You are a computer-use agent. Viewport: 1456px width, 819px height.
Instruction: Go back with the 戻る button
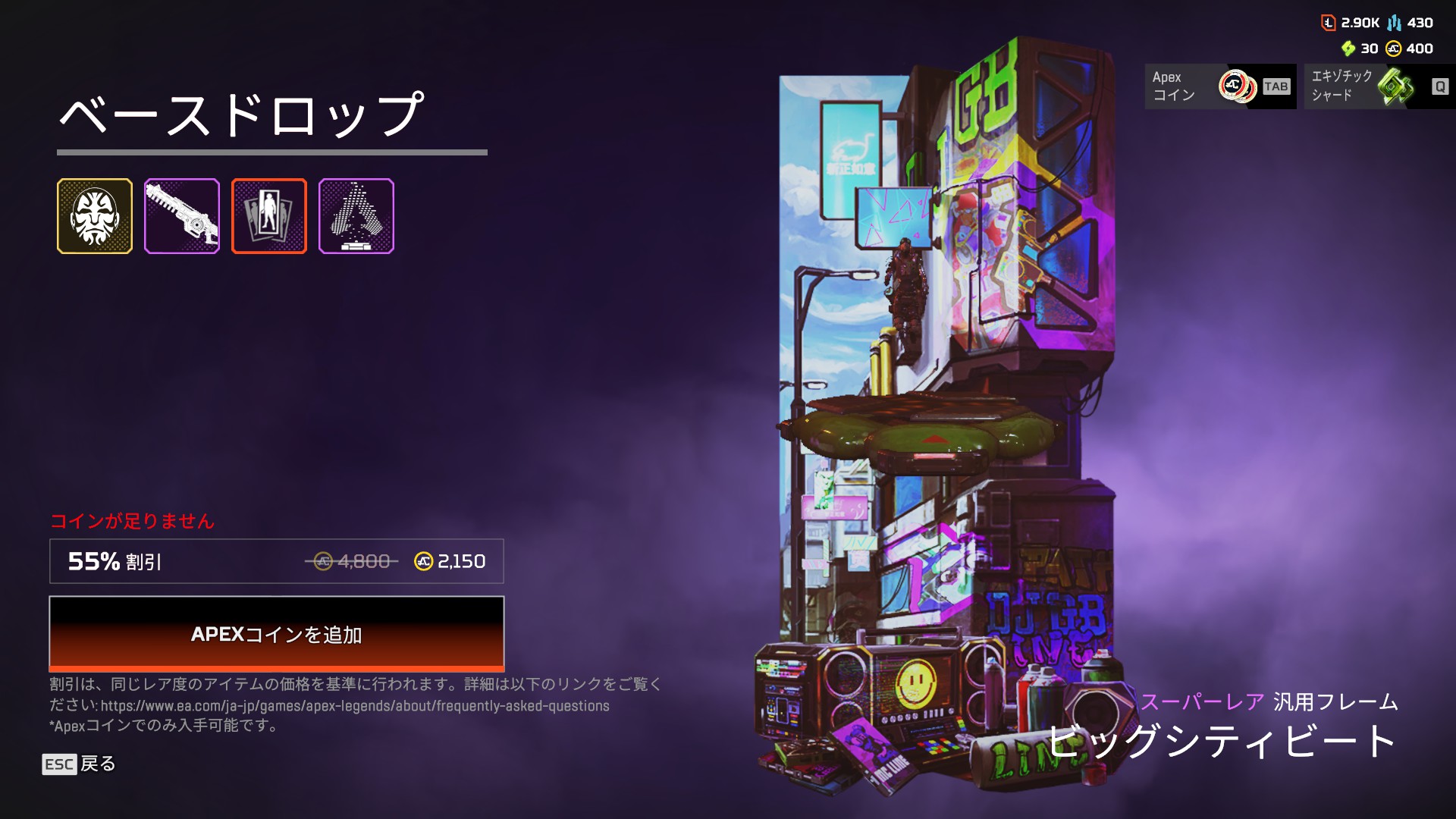79,764
